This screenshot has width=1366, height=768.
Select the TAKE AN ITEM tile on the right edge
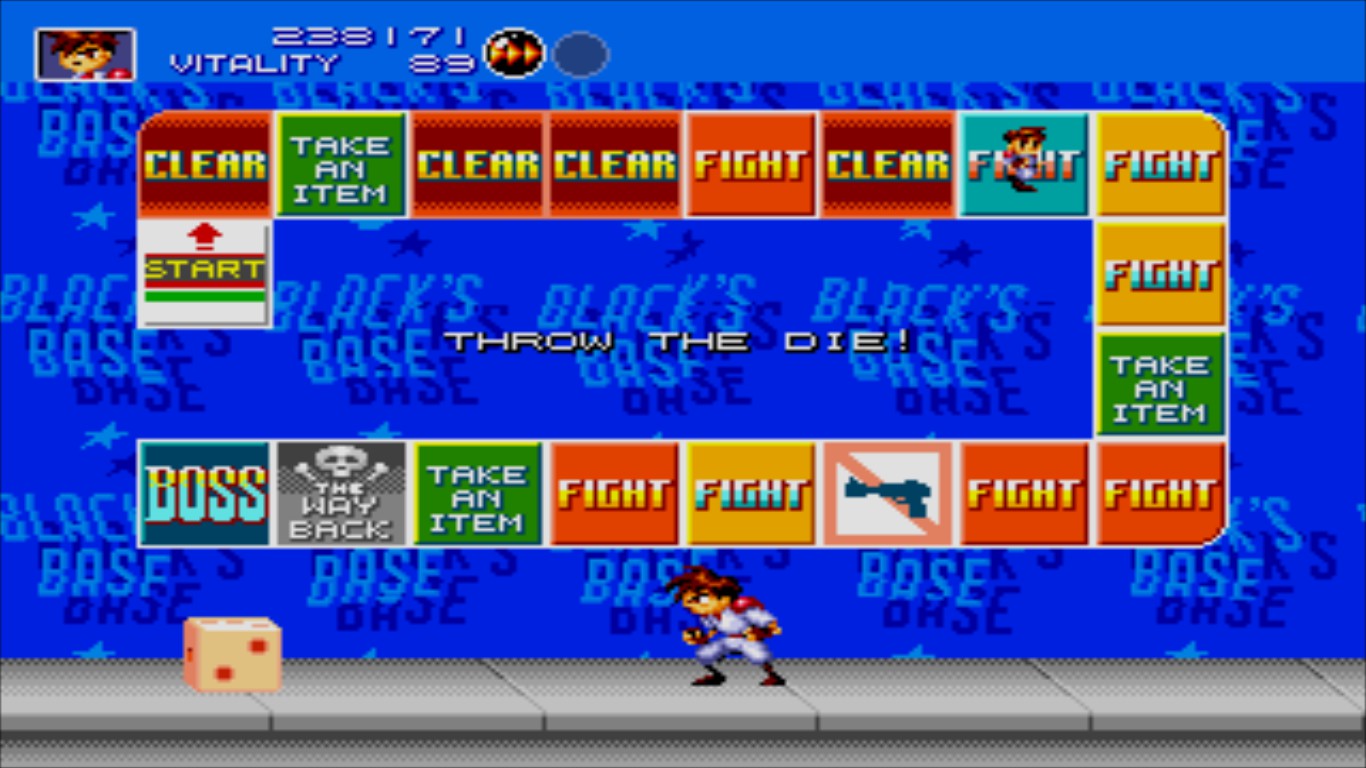(1160, 384)
